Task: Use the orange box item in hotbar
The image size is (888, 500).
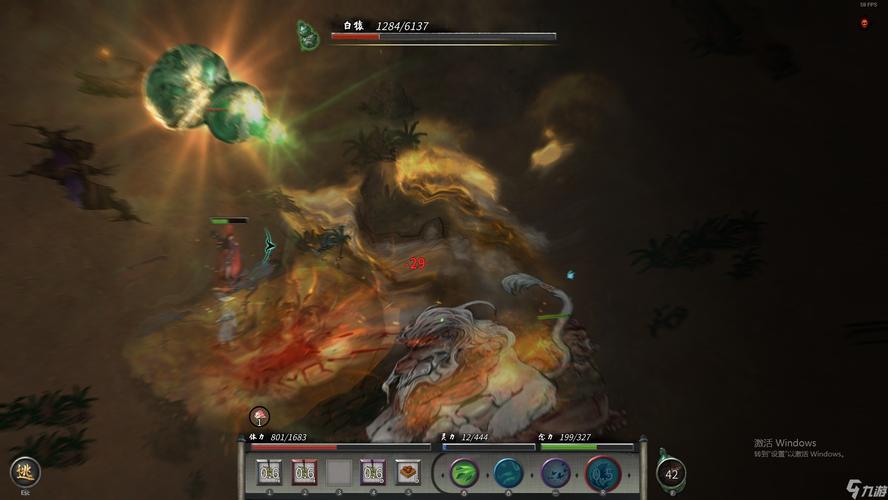Action: [x=407, y=472]
